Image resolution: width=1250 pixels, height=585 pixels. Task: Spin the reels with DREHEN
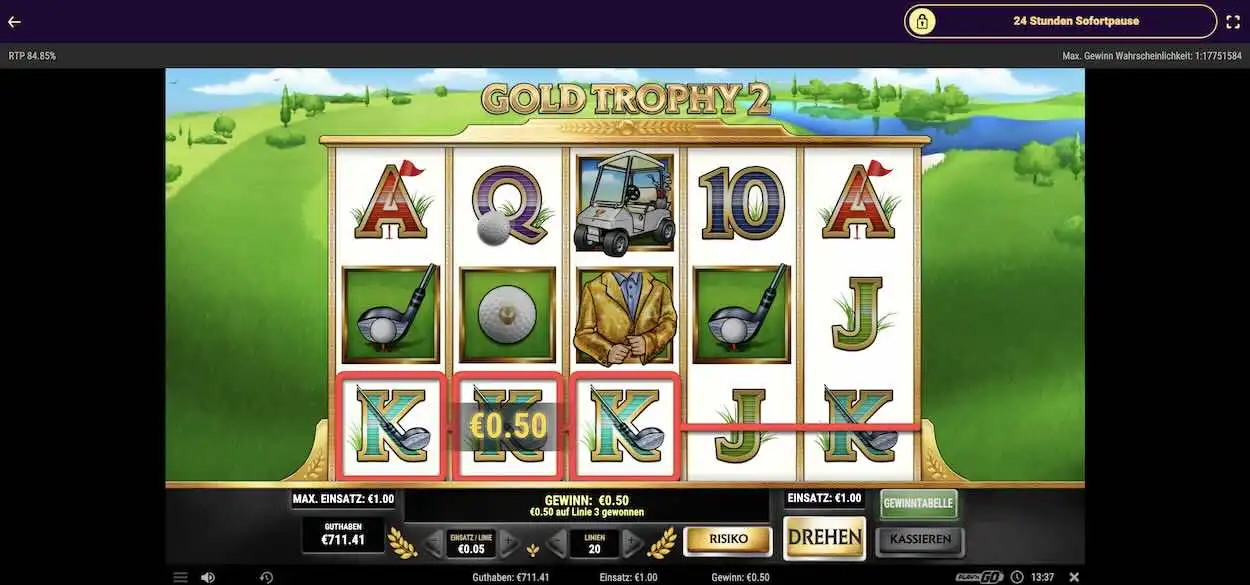[x=824, y=538]
